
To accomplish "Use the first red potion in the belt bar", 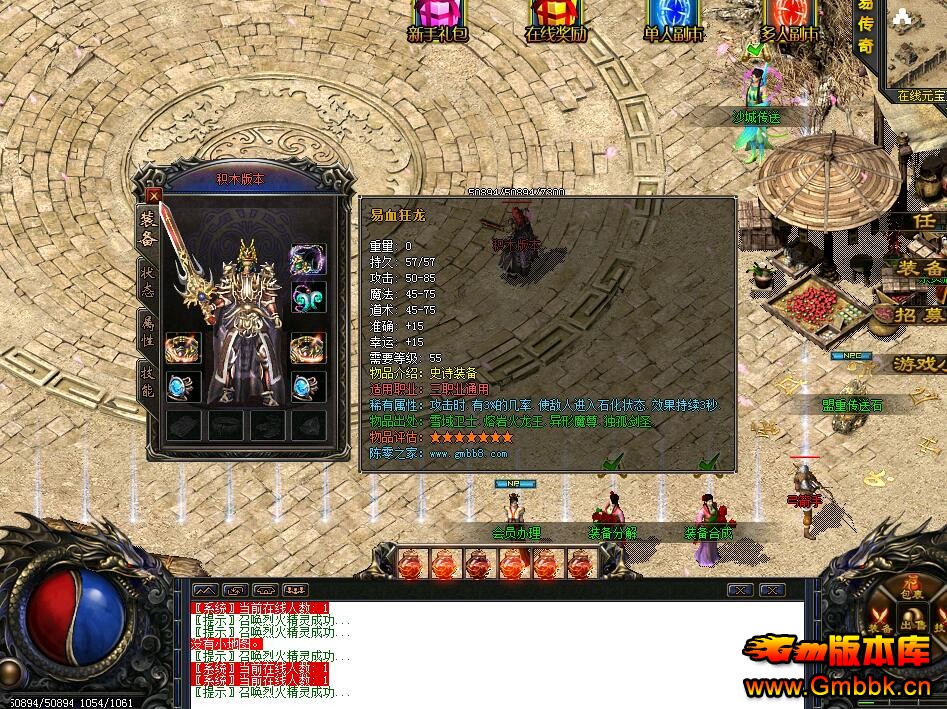I will point(411,565).
